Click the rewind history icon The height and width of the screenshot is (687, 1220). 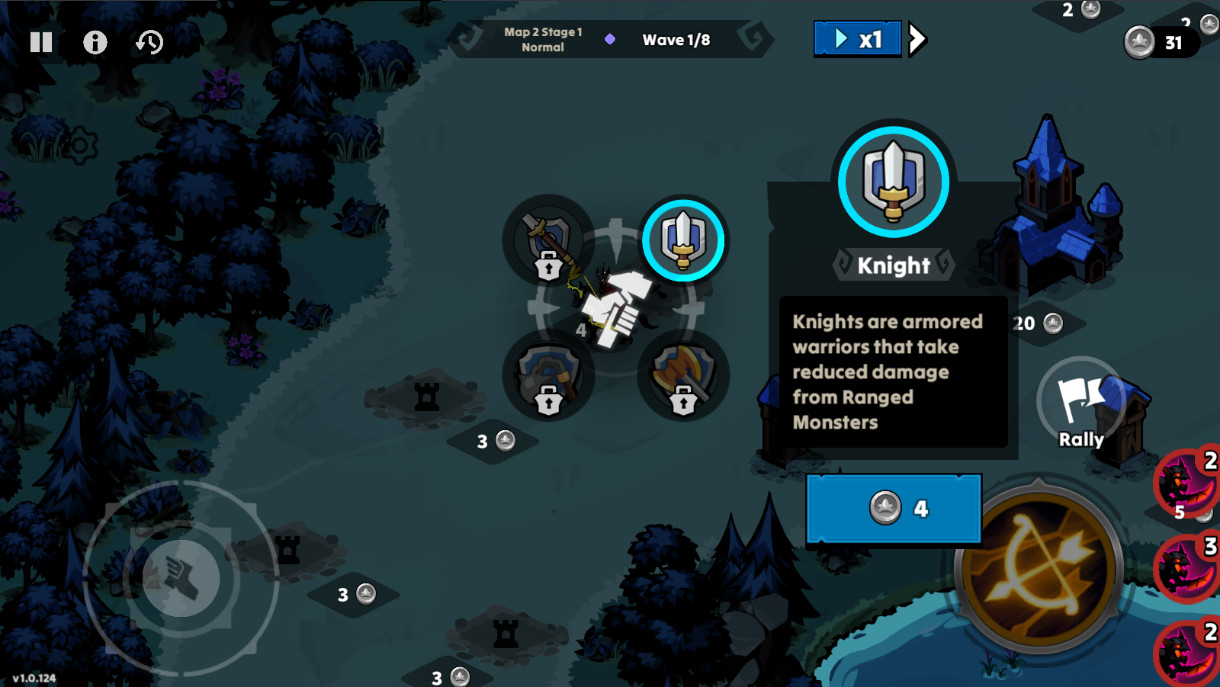(150, 42)
